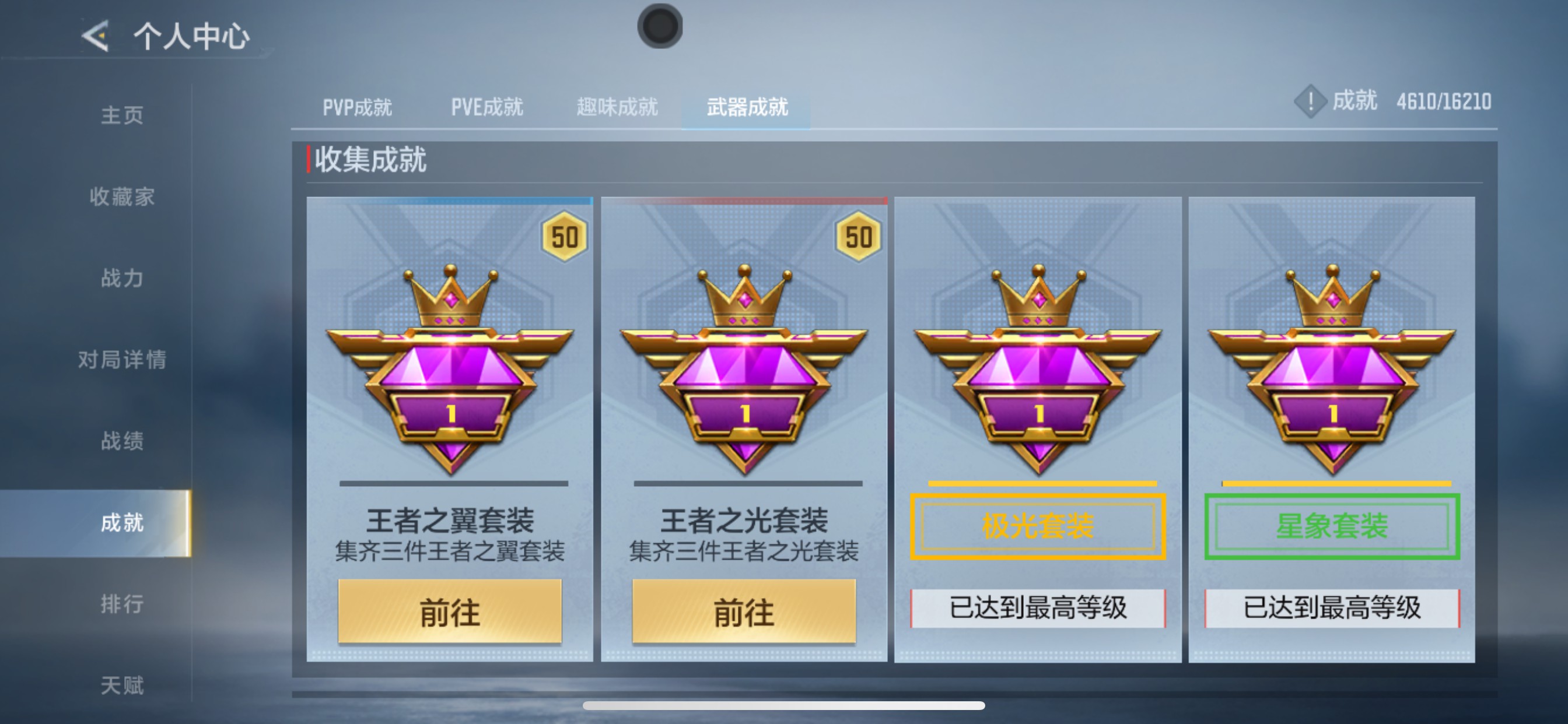The image size is (1568, 724).
Task: Click 前往 under 王者之翼套装
Action: pyautogui.click(x=450, y=614)
